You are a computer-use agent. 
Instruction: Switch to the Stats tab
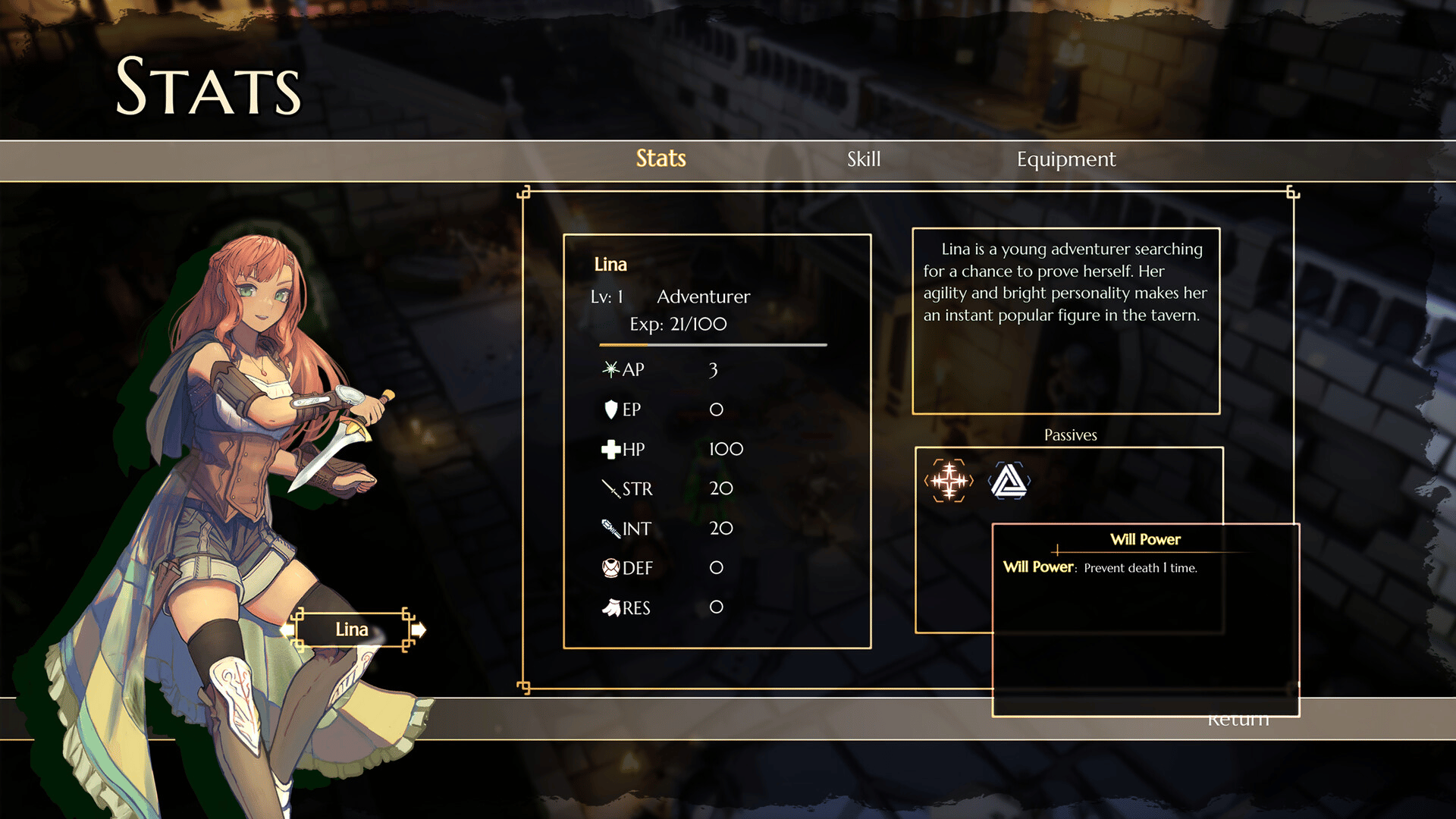click(x=661, y=159)
